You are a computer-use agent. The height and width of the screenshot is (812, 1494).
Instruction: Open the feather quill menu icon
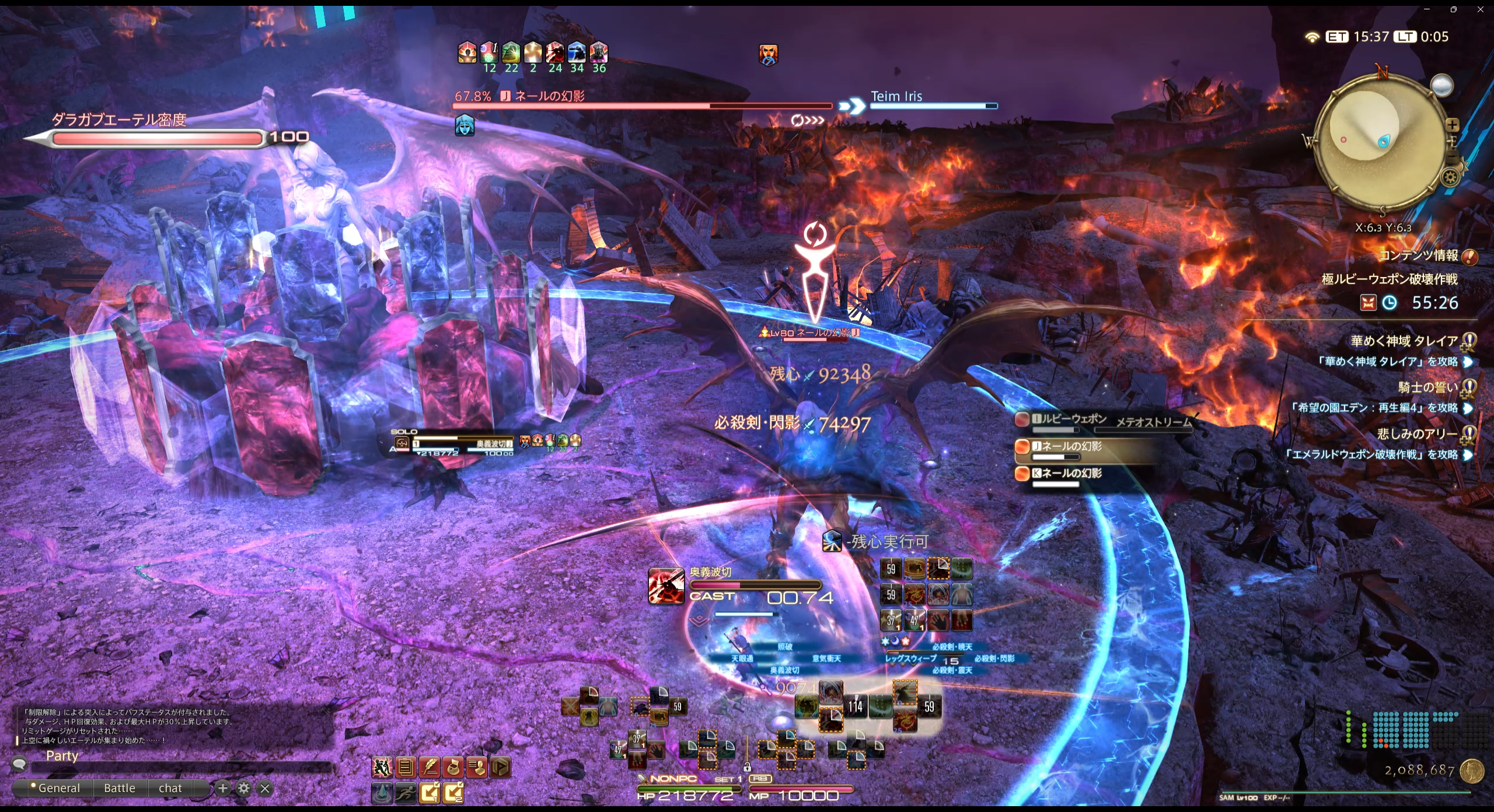click(430, 767)
